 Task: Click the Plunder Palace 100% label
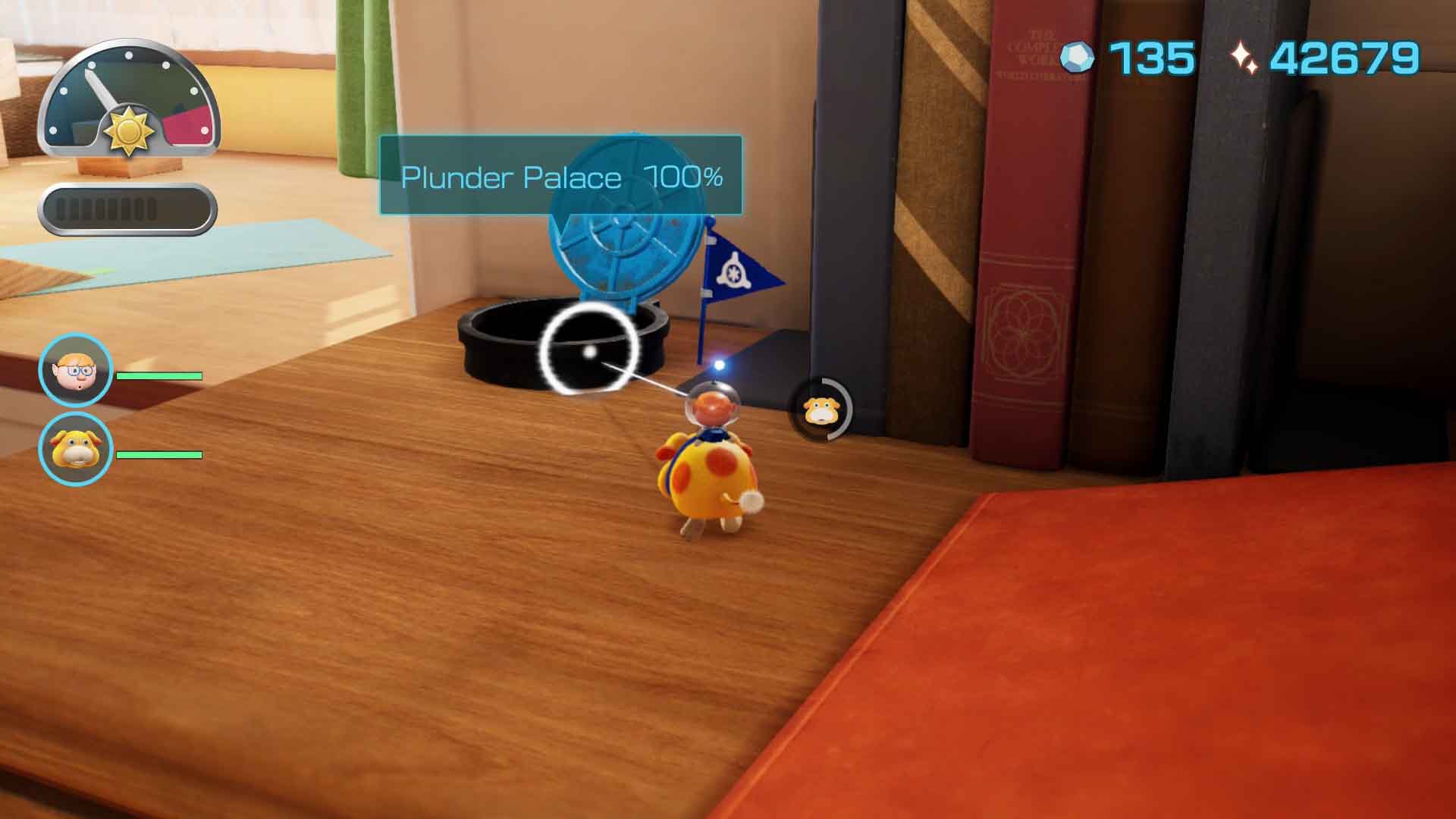pos(560,177)
